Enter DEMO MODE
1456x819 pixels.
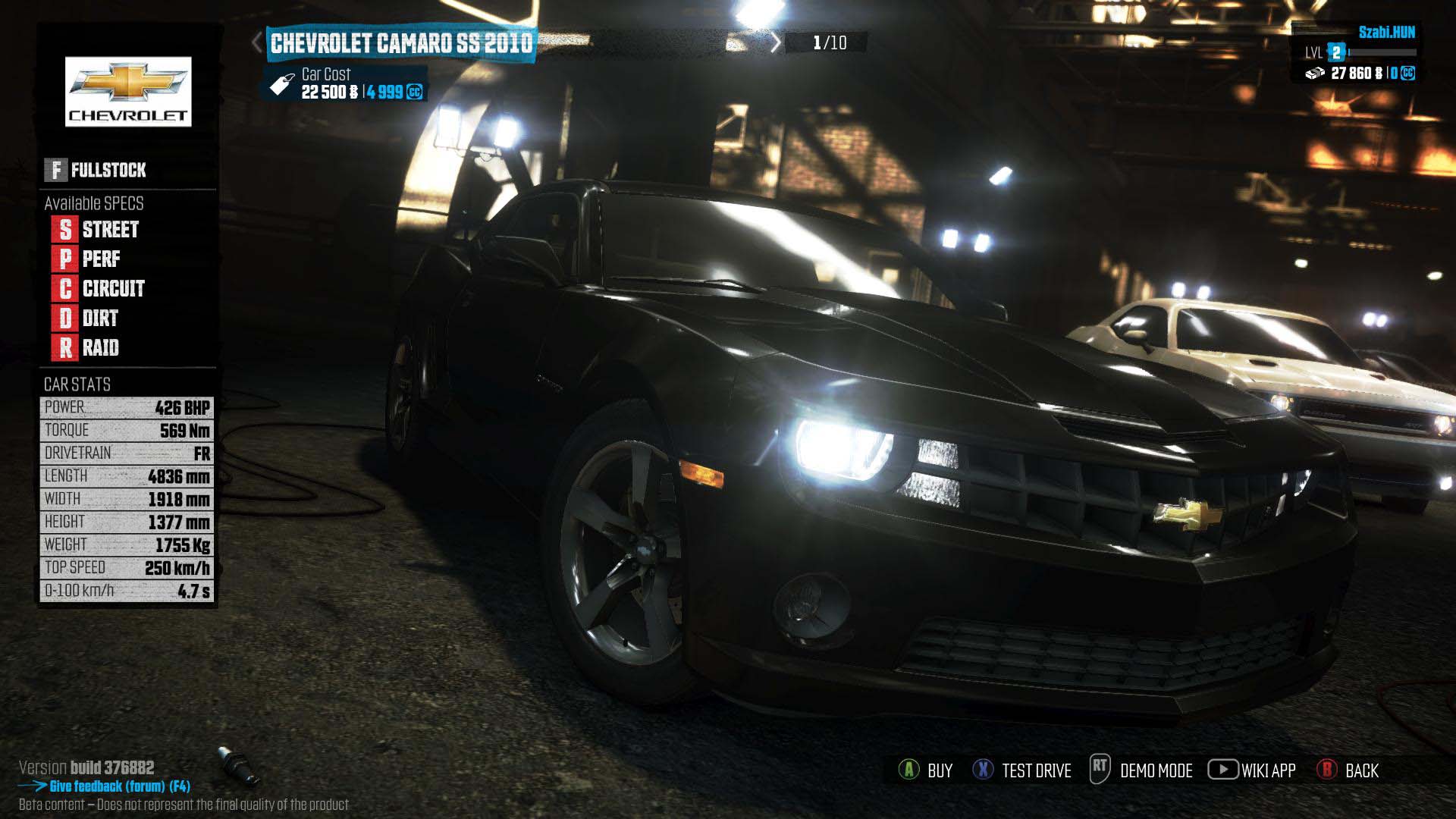1141,770
